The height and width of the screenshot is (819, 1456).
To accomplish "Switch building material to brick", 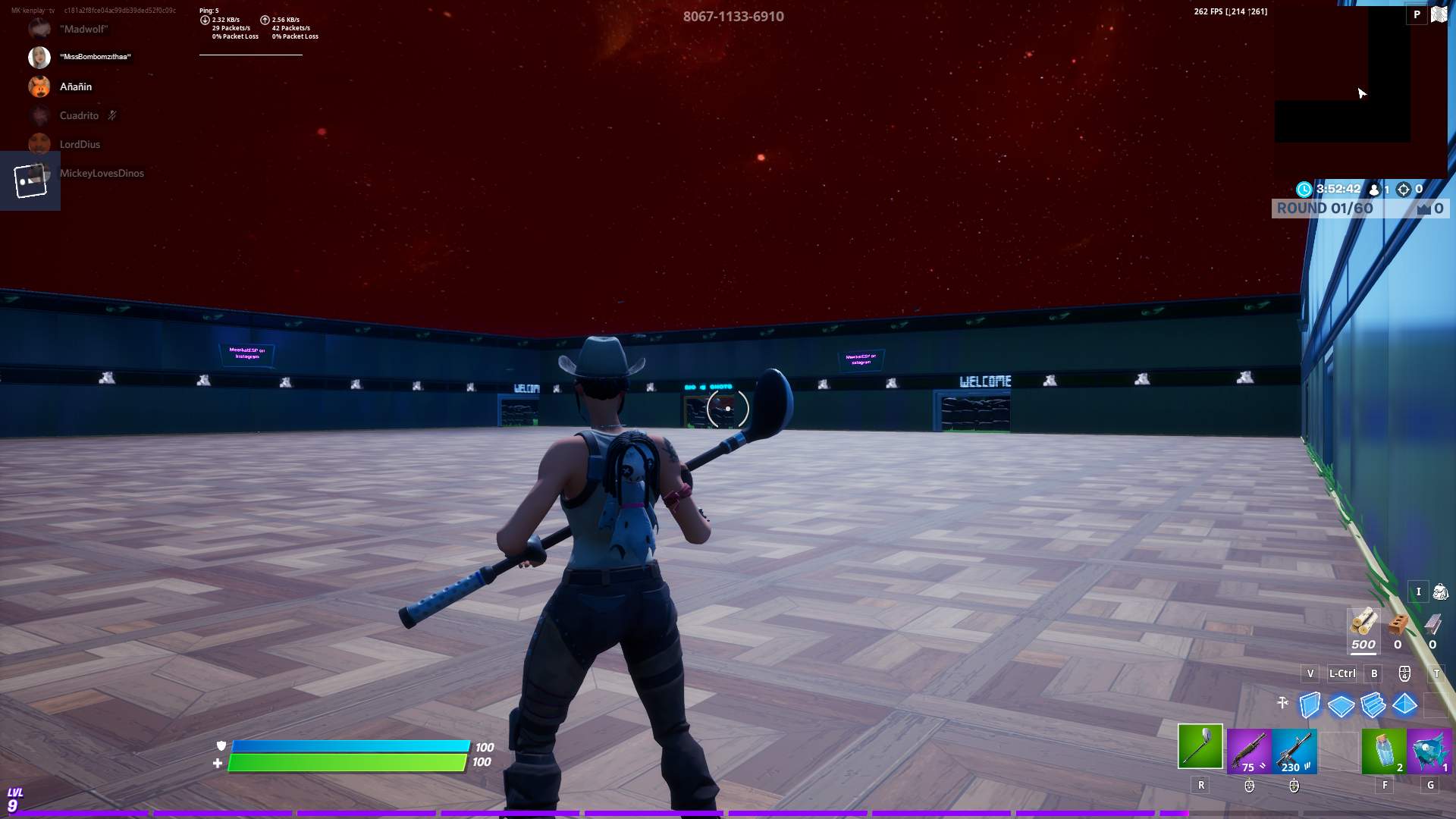I will coord(1398,624).
